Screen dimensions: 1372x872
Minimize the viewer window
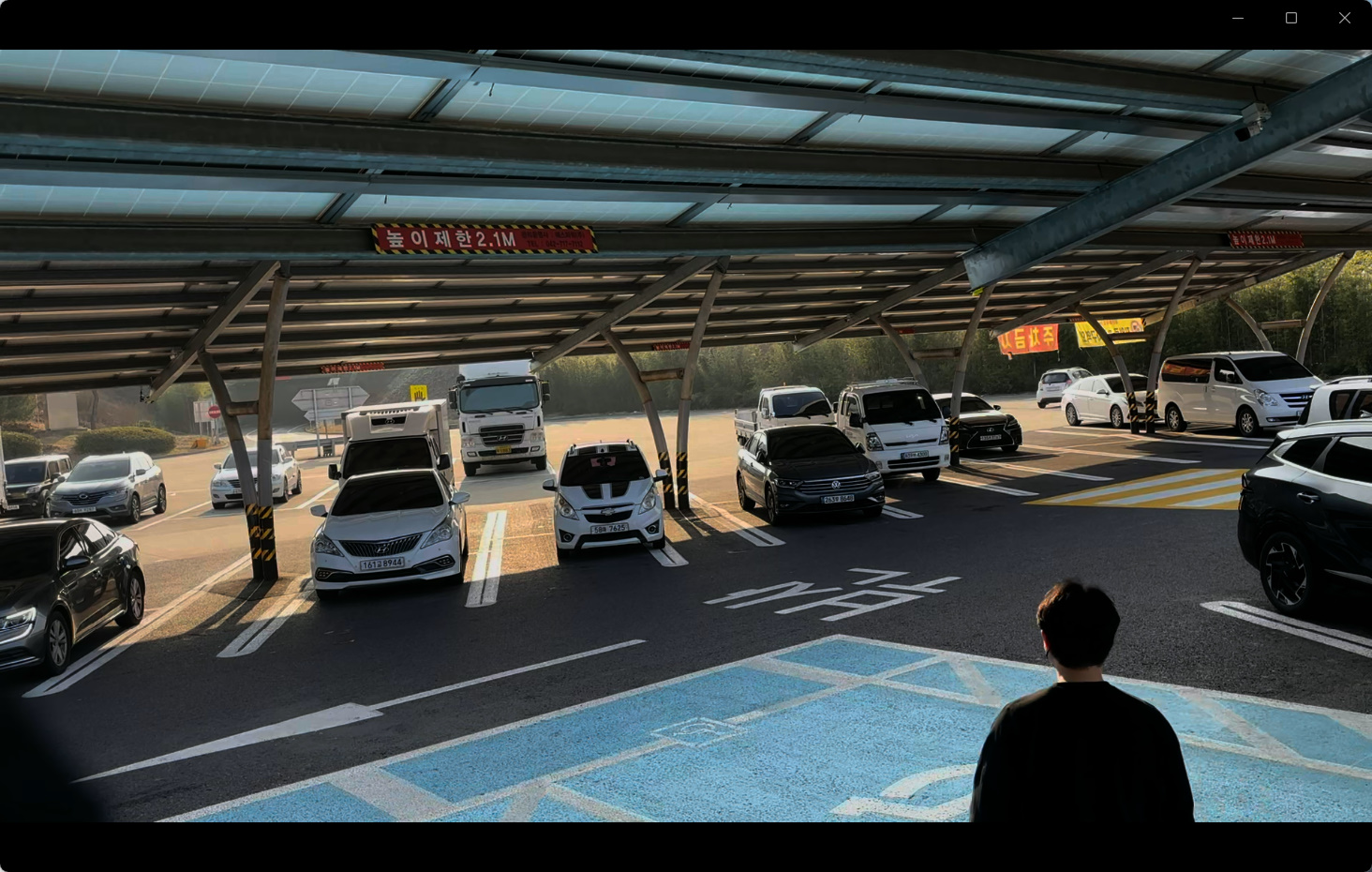click(x=1238, y=18)
